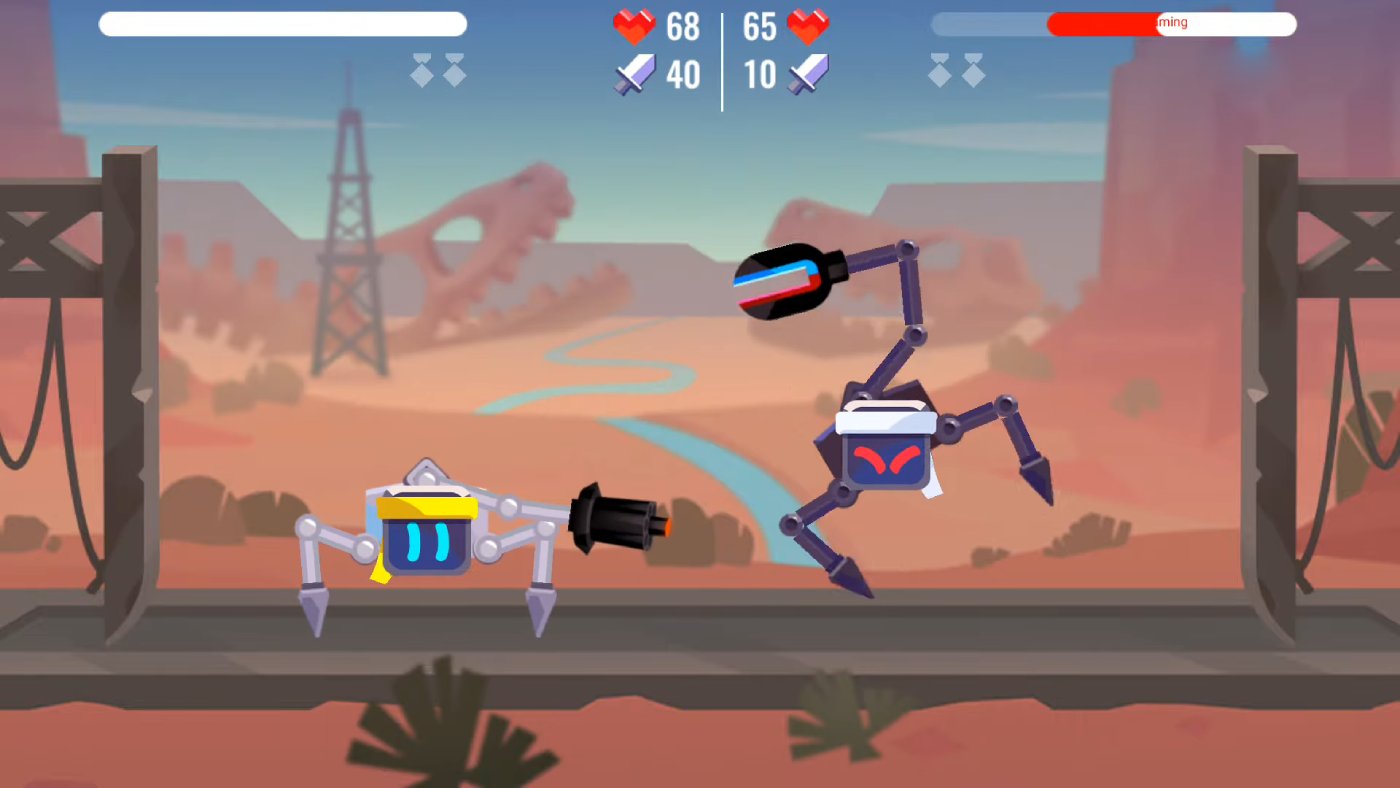Click the purple robot's spiked leg
The image size is (1400, 788).
(x=1035, y=480)
